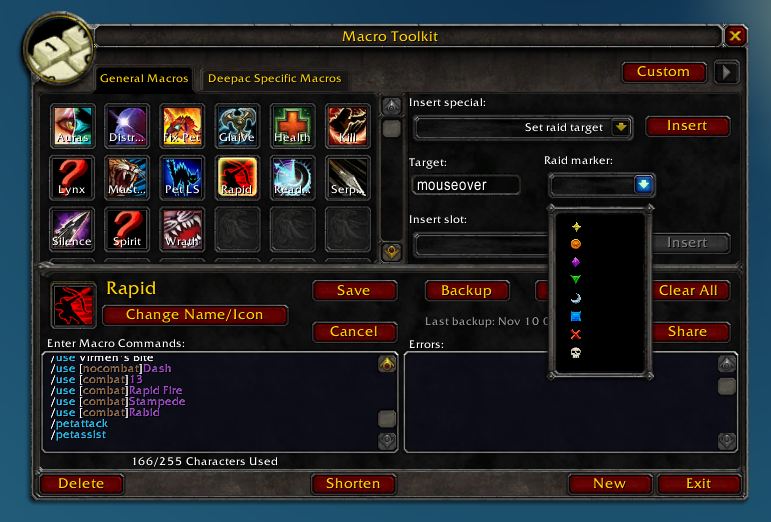Image resolution: width=771 pixels, height=522 pixels.
Task: Open Change Name/Icon dialog
Action: coord(195,315)
